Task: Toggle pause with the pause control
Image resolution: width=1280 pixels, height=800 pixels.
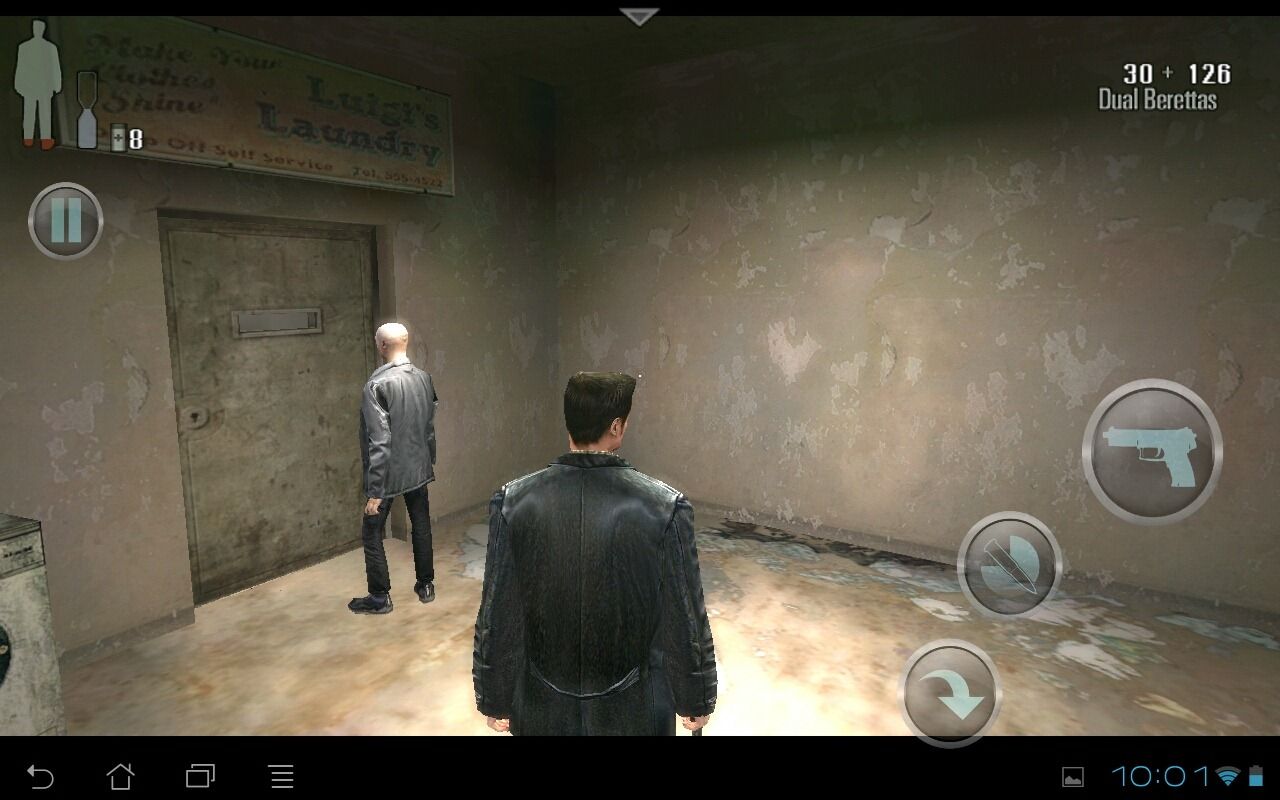Action: (64, 221)
